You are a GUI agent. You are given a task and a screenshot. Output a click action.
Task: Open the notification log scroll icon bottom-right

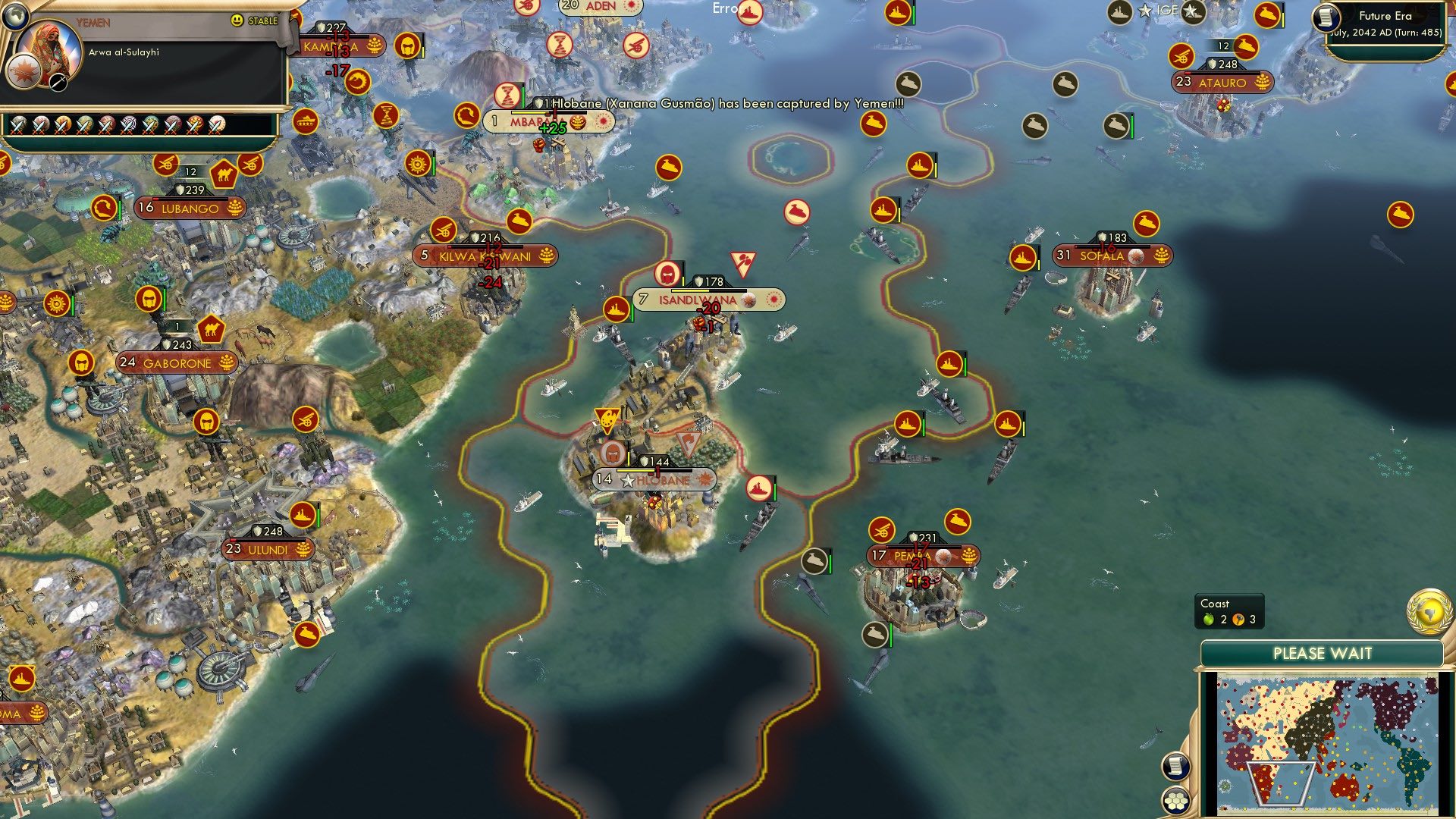[x=1175, y=766]
